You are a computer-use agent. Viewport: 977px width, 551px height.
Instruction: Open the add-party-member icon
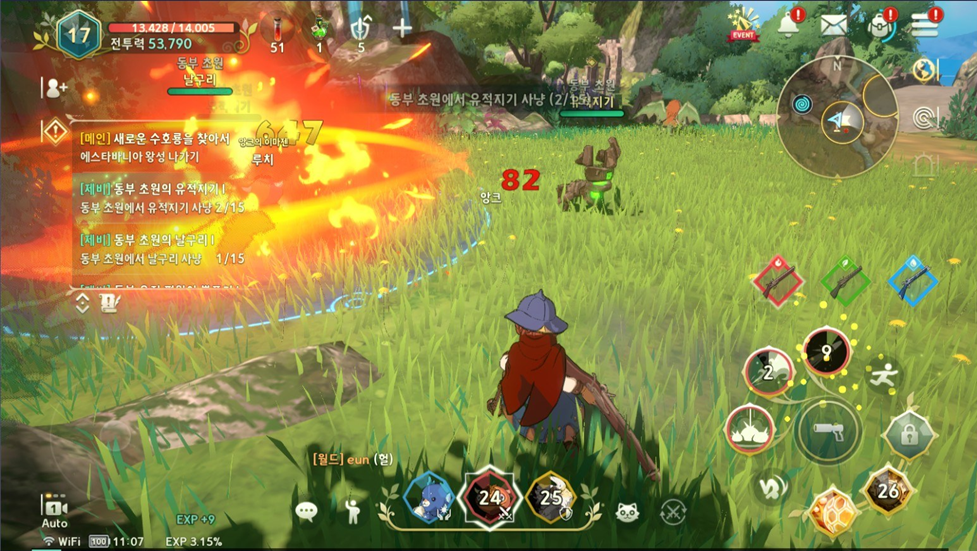coord(55,87)
